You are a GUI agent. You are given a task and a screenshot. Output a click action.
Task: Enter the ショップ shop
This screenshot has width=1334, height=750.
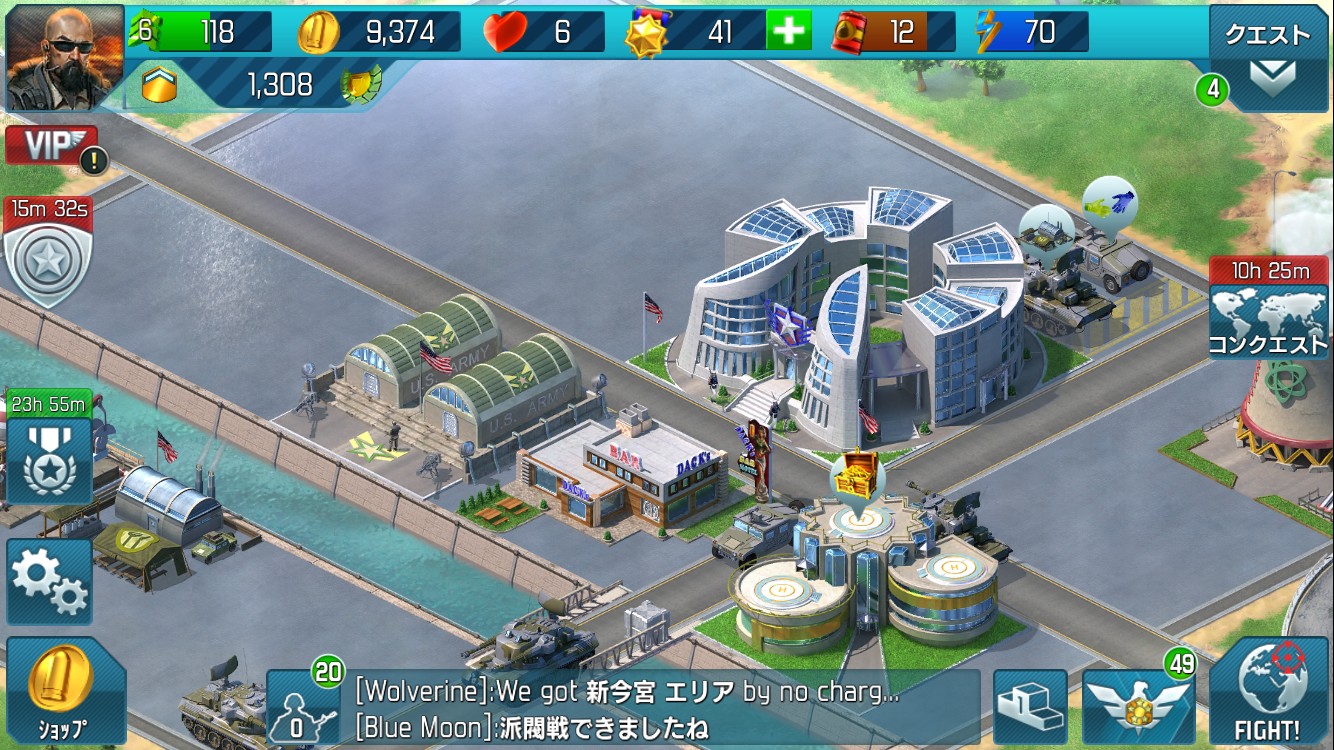(x=64, y=690)
